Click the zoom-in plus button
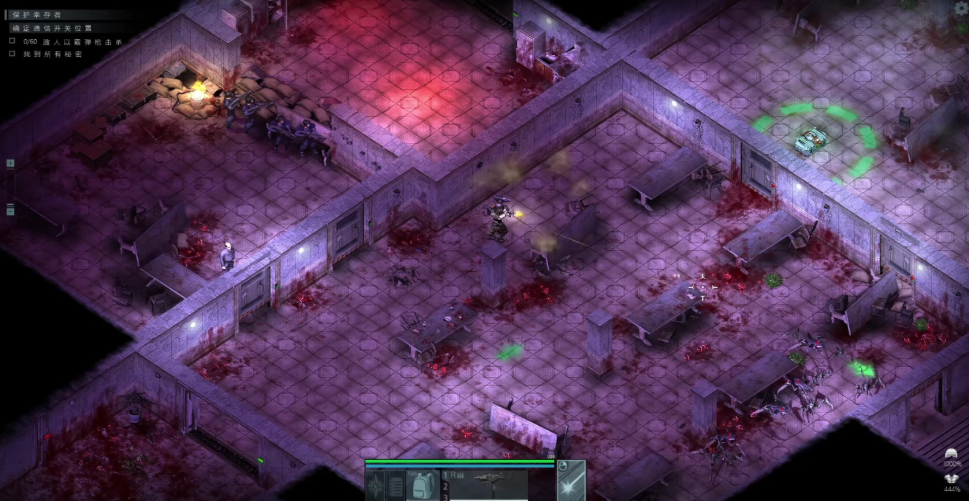 point(10,163)
